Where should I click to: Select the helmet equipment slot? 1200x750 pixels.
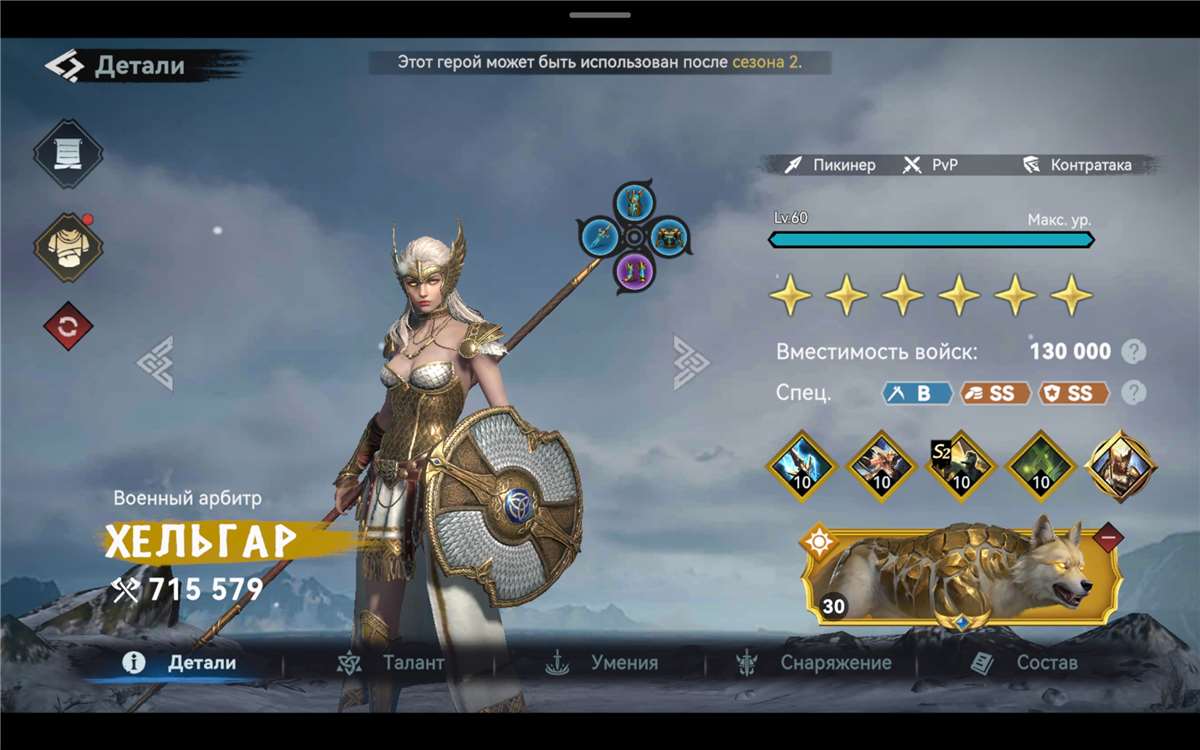[x=634, y=203]
